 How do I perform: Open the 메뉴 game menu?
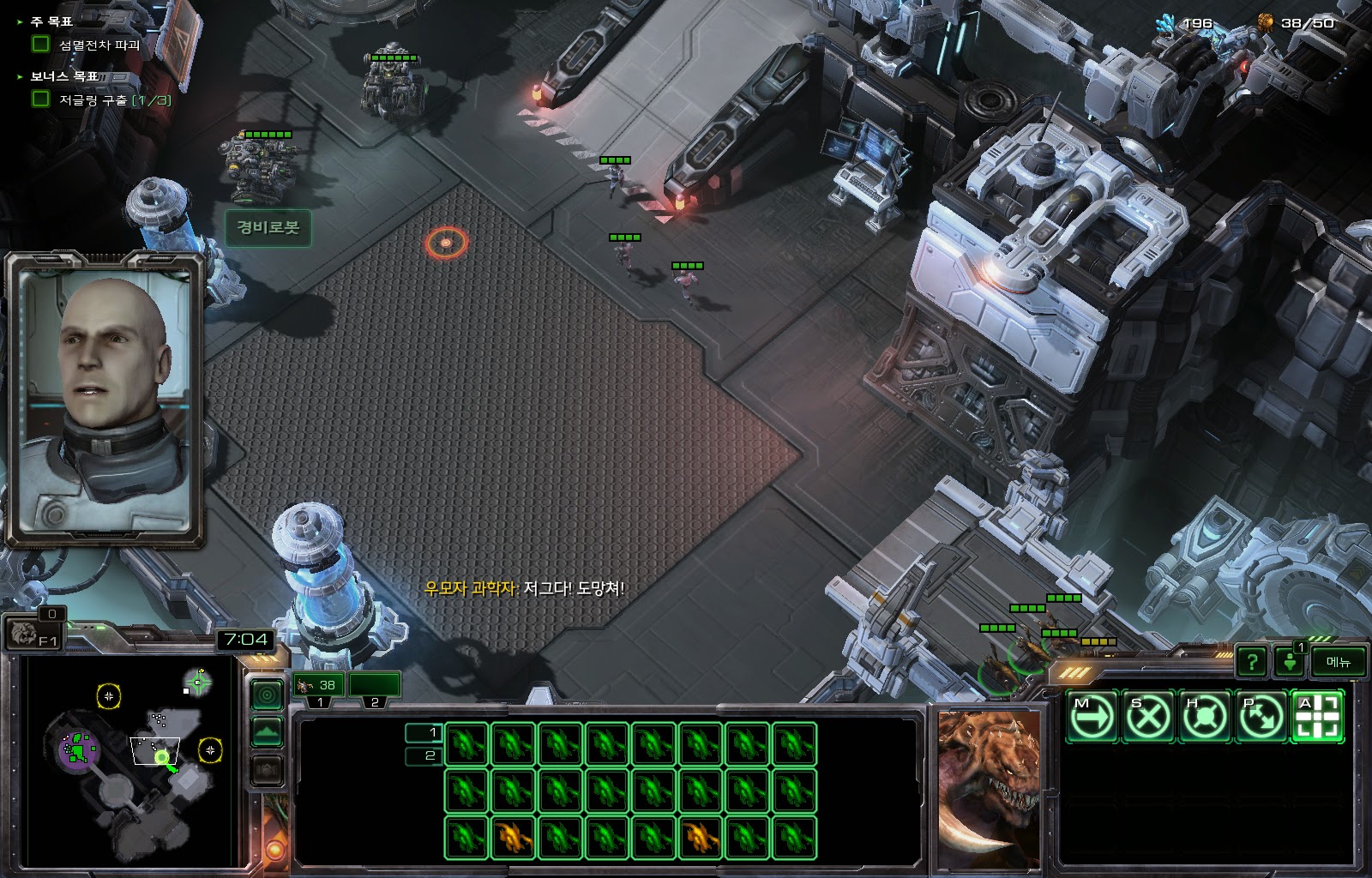click(1338, 661)
